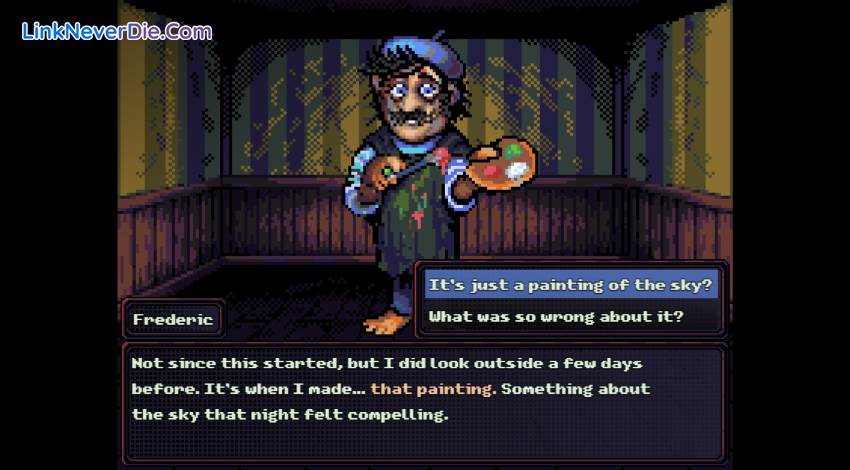Select "What was so wrong about it?" option
This screenshot has height=470, width=850.
556,317
